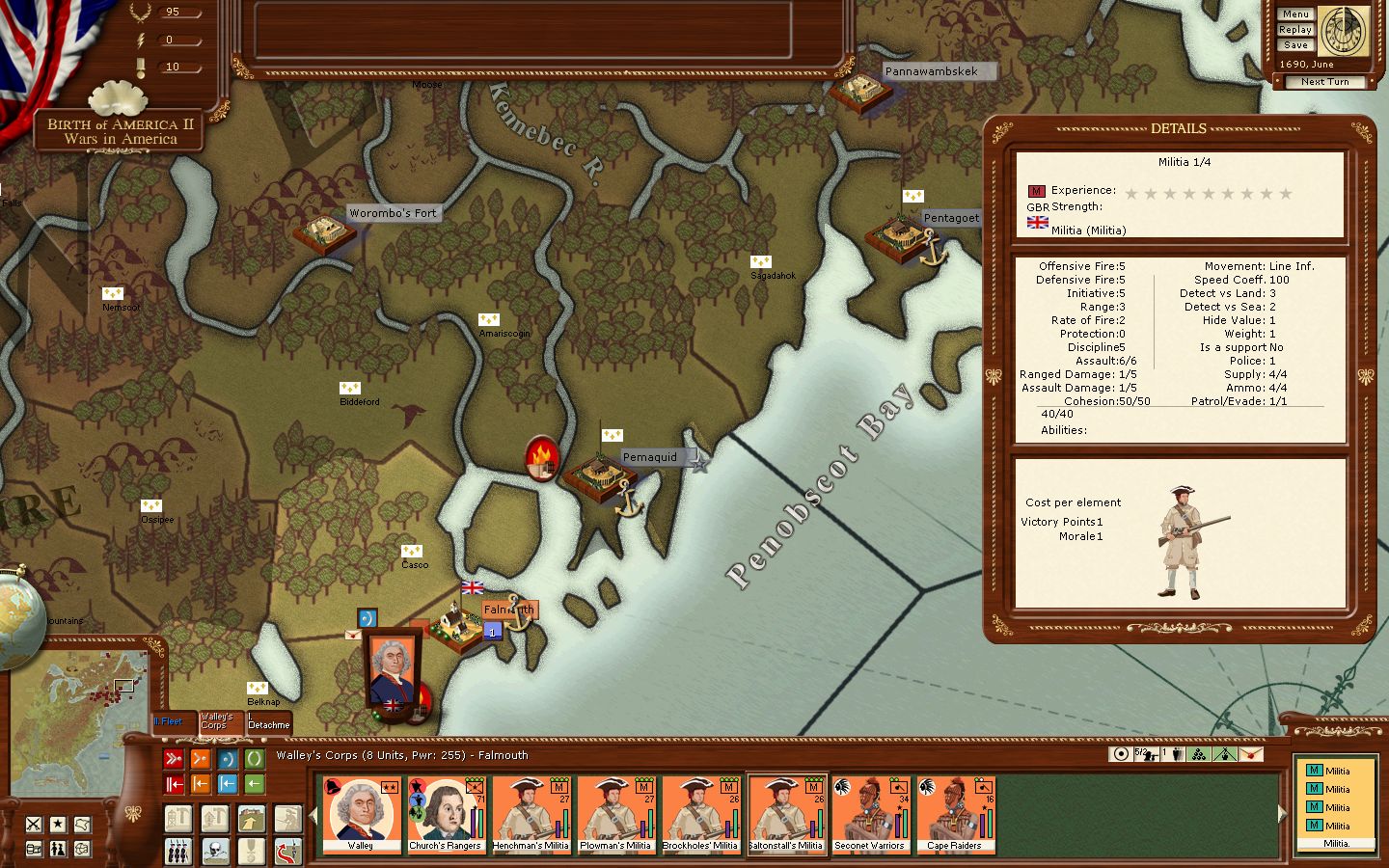Screen dimensions: 1389x868
Task: Open the sealed envelope message icon
Action: pos(352,635)
